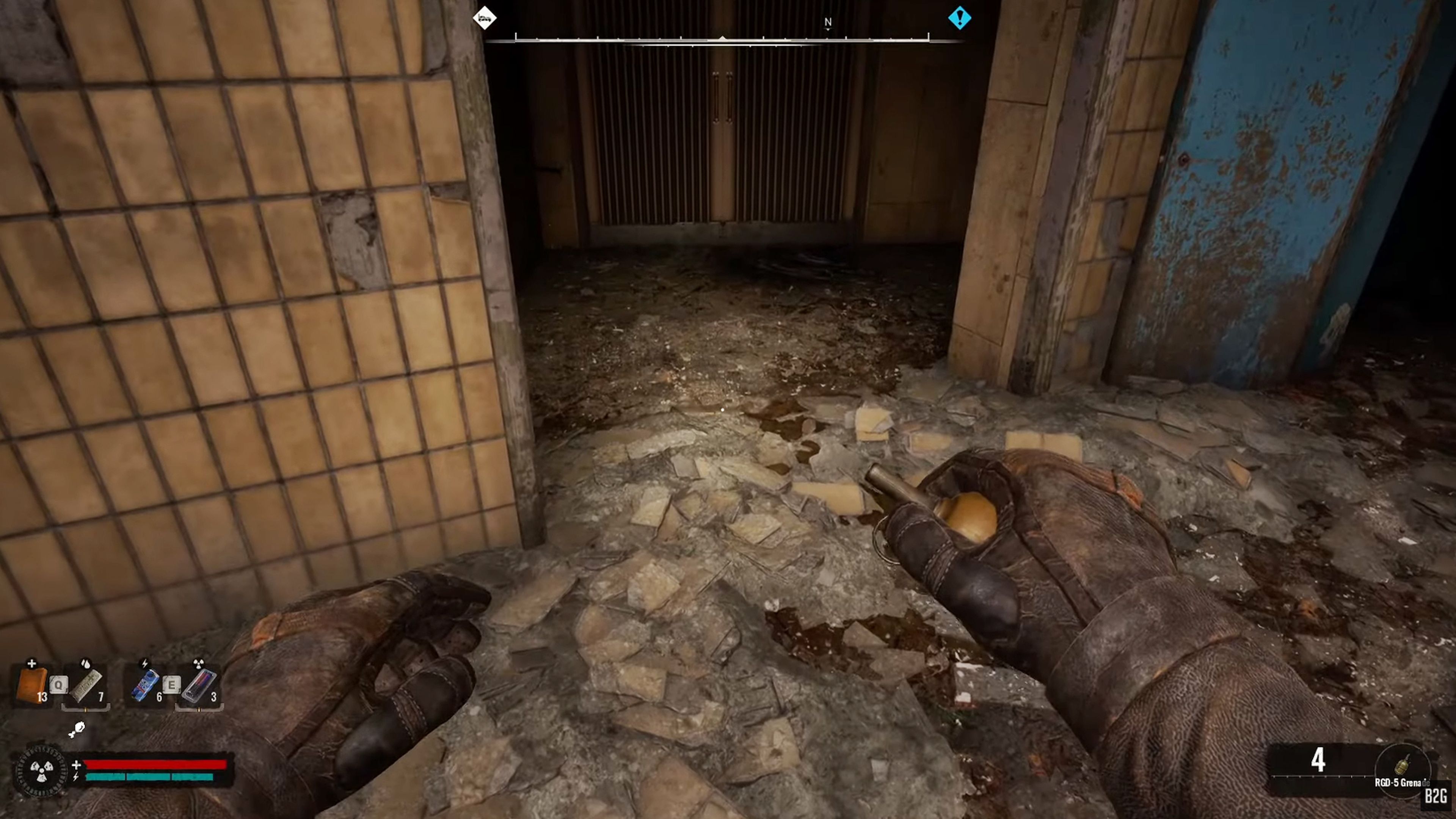This screenshot has height=819, width=1456.
Task: Click the anti-radiation drugs icon in the E slot
Action: point(198,685)
